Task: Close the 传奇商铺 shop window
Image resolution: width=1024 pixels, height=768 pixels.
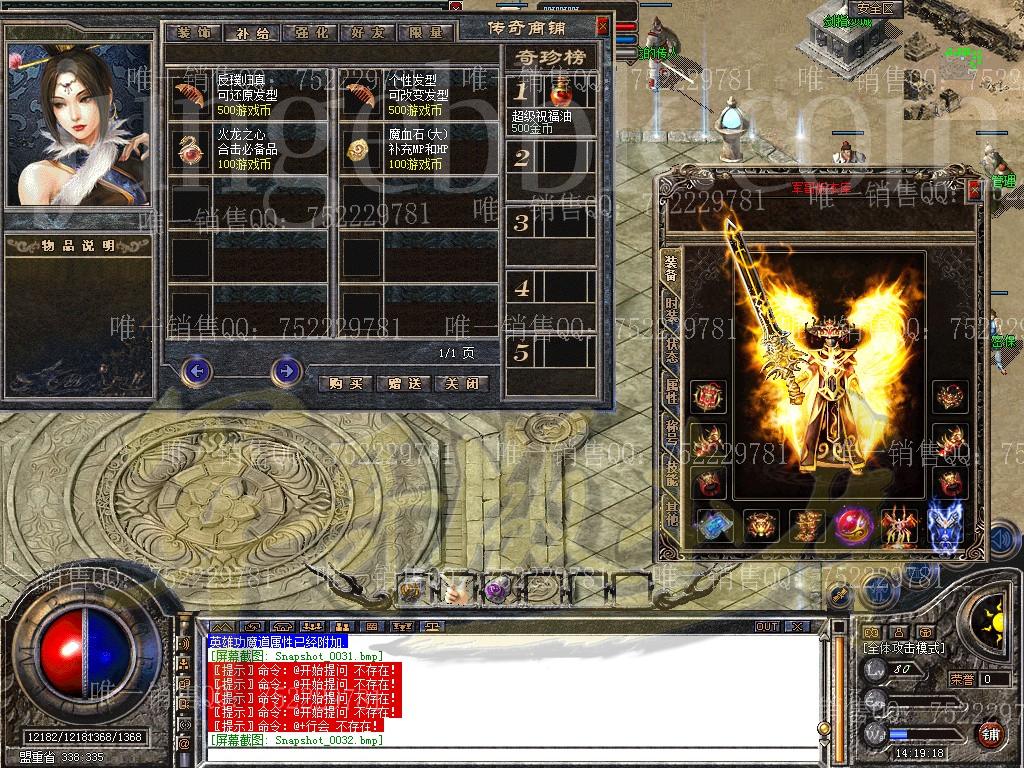Action: click(602, 27)
